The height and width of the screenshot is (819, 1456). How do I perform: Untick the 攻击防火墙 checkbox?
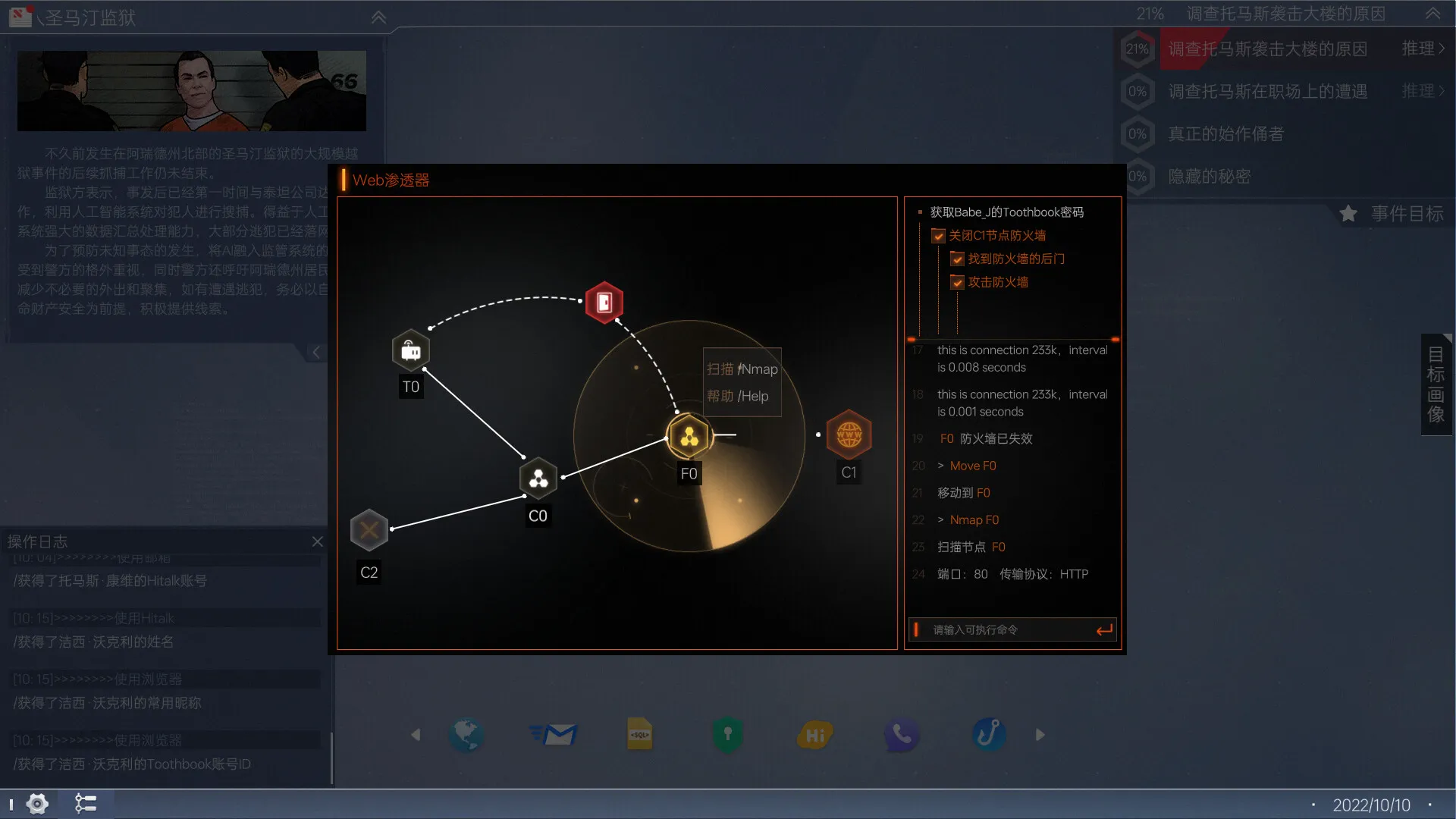point(957,282)
